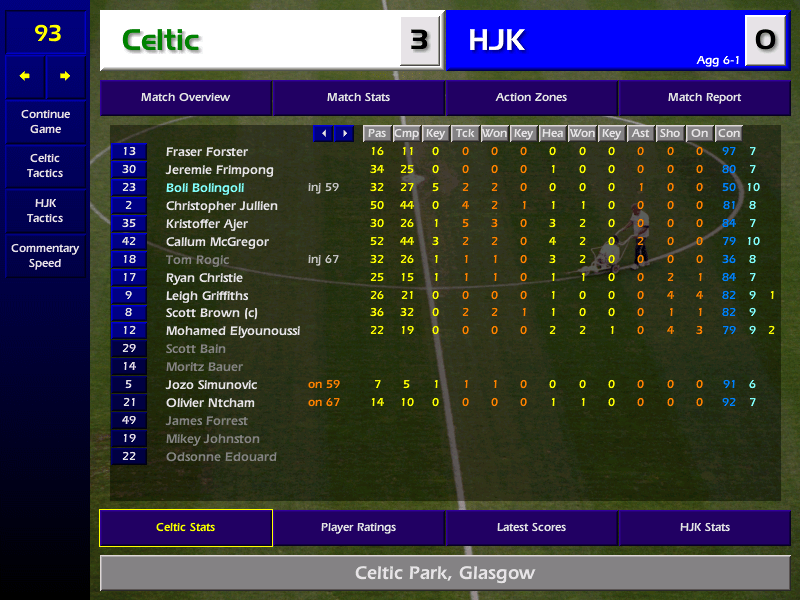Select the Celtic Stats tab
800x600 pixels.
pos(185,528)
